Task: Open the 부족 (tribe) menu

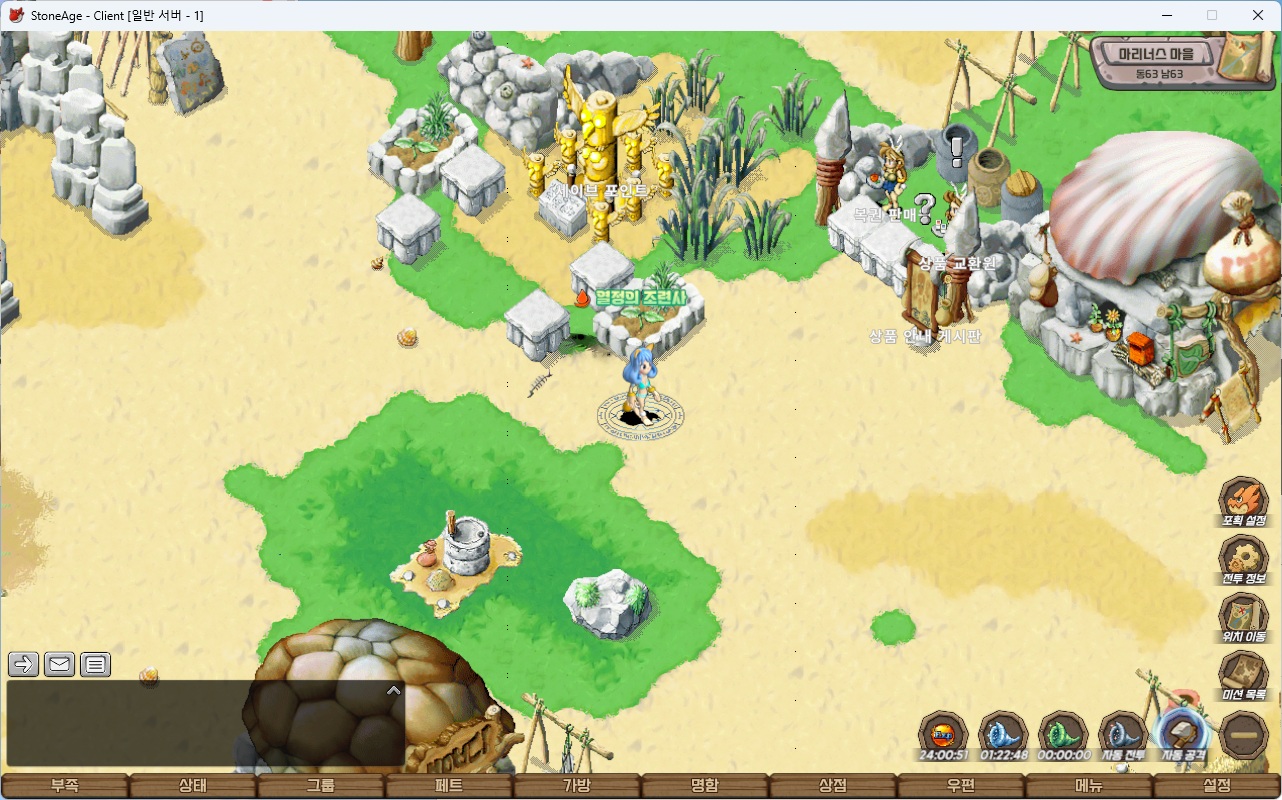Action: (64, 786)
